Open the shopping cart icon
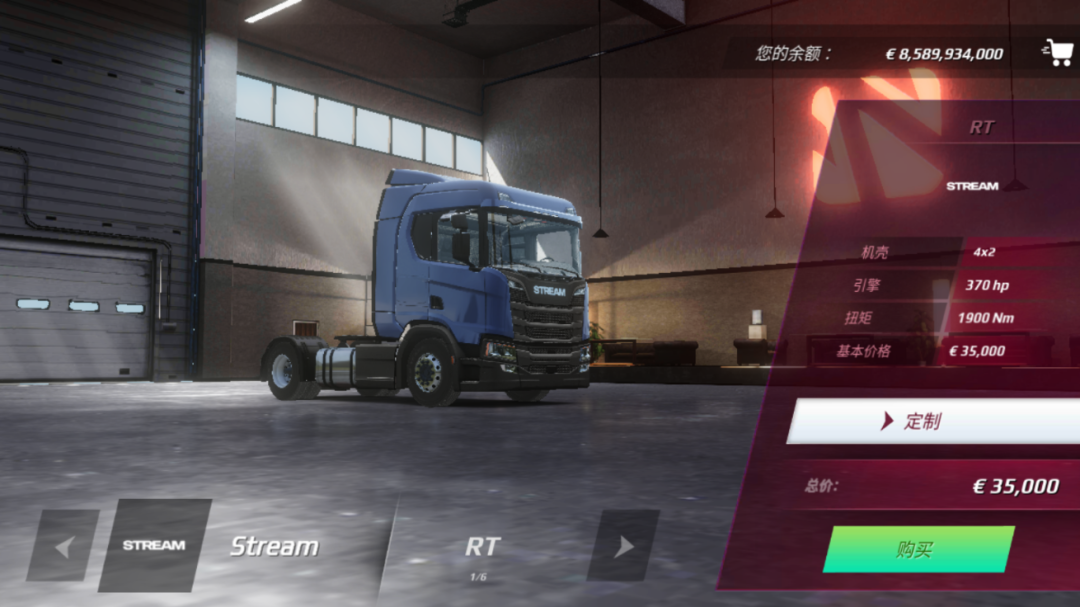Viewport: 1080px width, 607px height. [x=1058, y=52]
